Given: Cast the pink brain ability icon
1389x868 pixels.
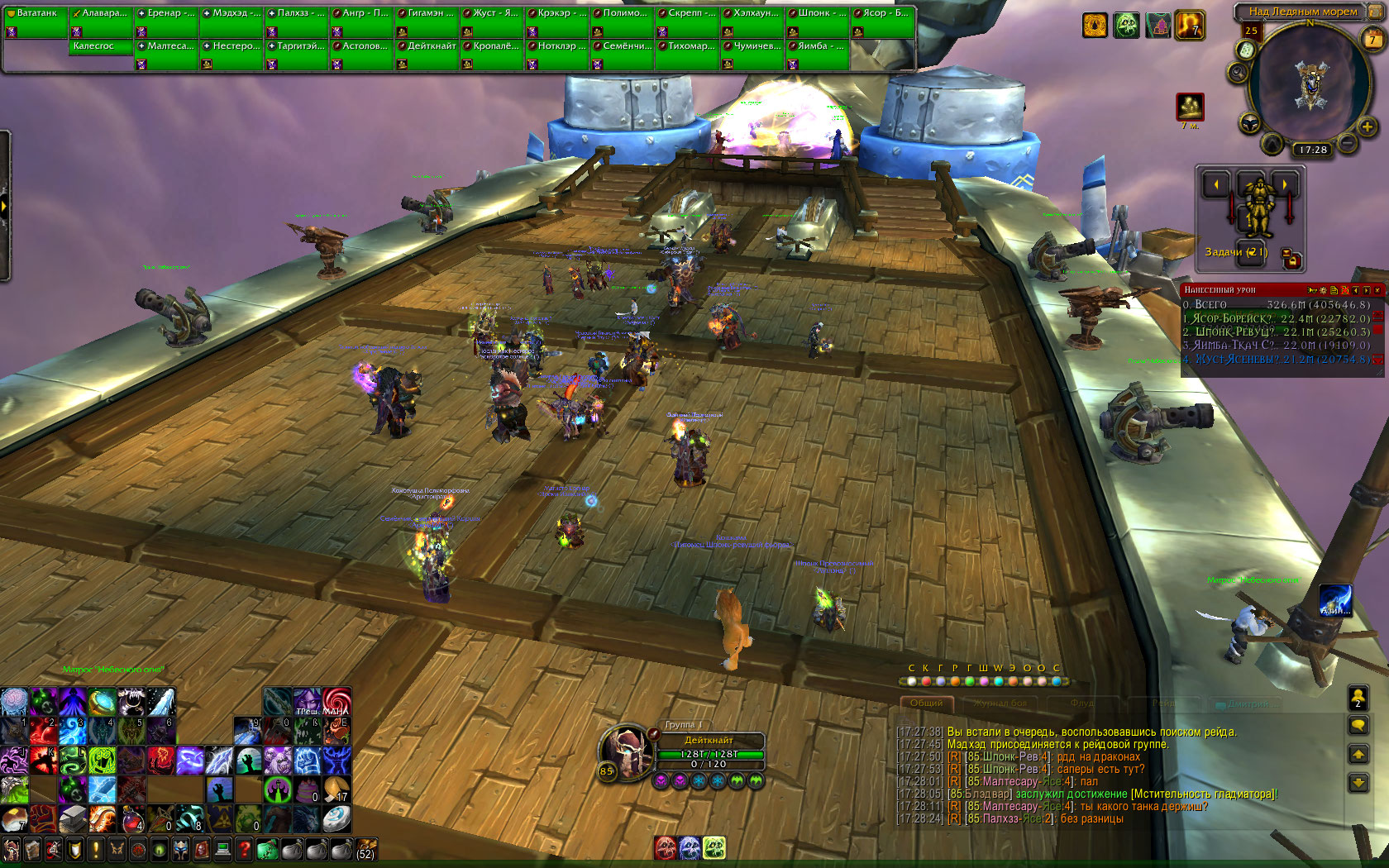Looking at the screenshot, I should (14, 701).
